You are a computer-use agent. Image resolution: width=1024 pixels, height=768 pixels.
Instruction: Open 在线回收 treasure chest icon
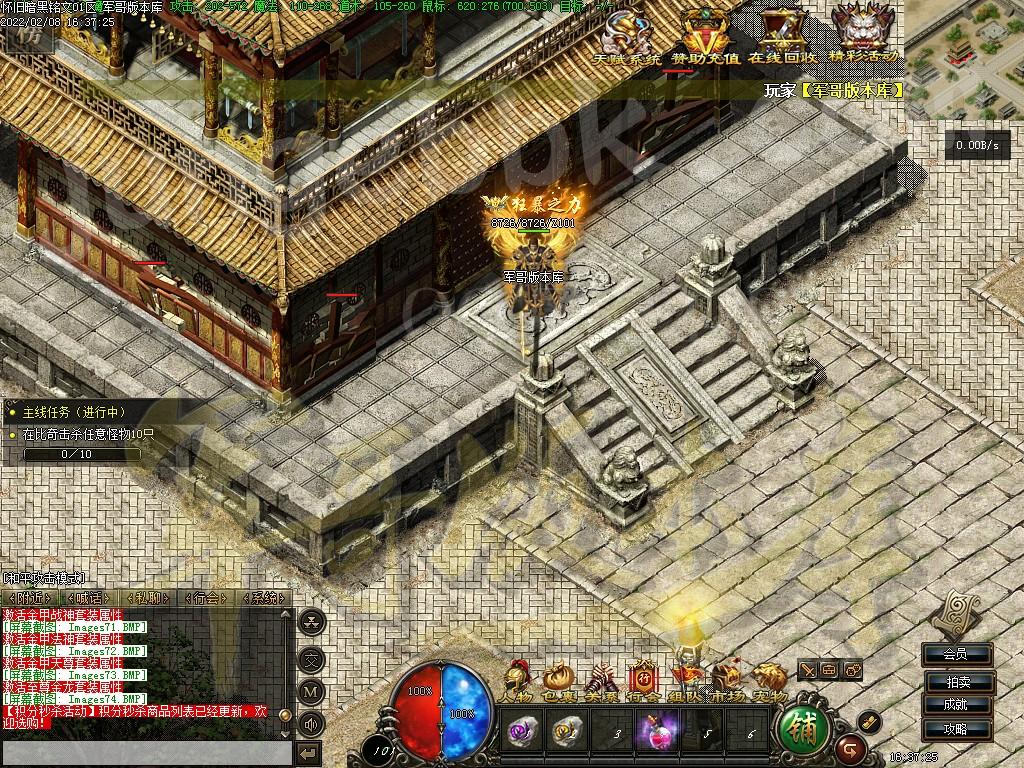(x=781, y=35)
